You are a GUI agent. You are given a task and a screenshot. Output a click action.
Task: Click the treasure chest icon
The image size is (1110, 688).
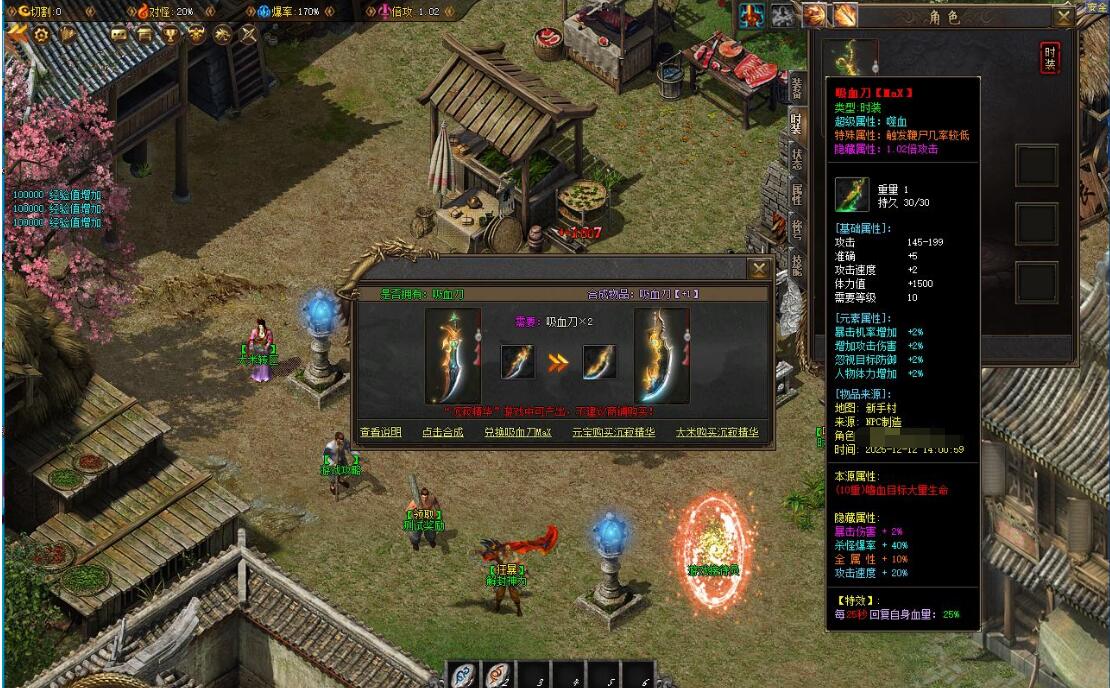[145, 34]
